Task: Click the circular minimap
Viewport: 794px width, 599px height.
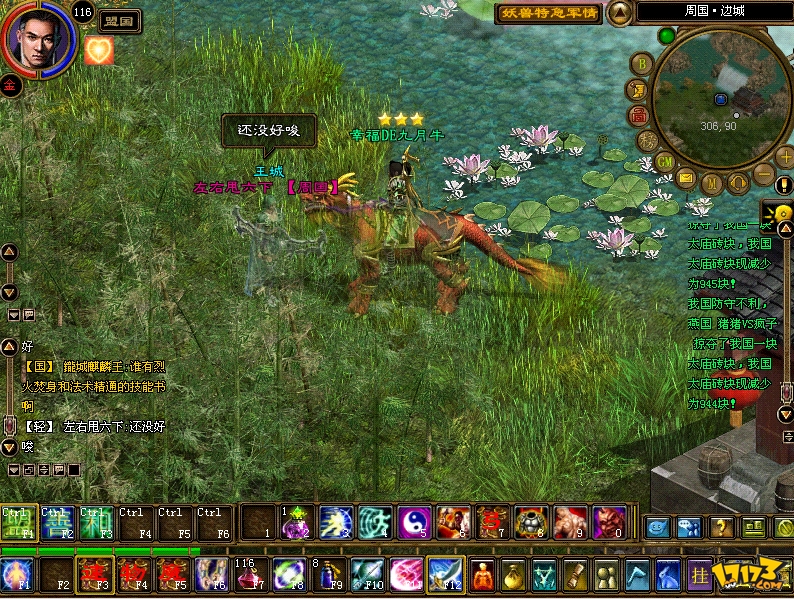Action: [720, 98]
